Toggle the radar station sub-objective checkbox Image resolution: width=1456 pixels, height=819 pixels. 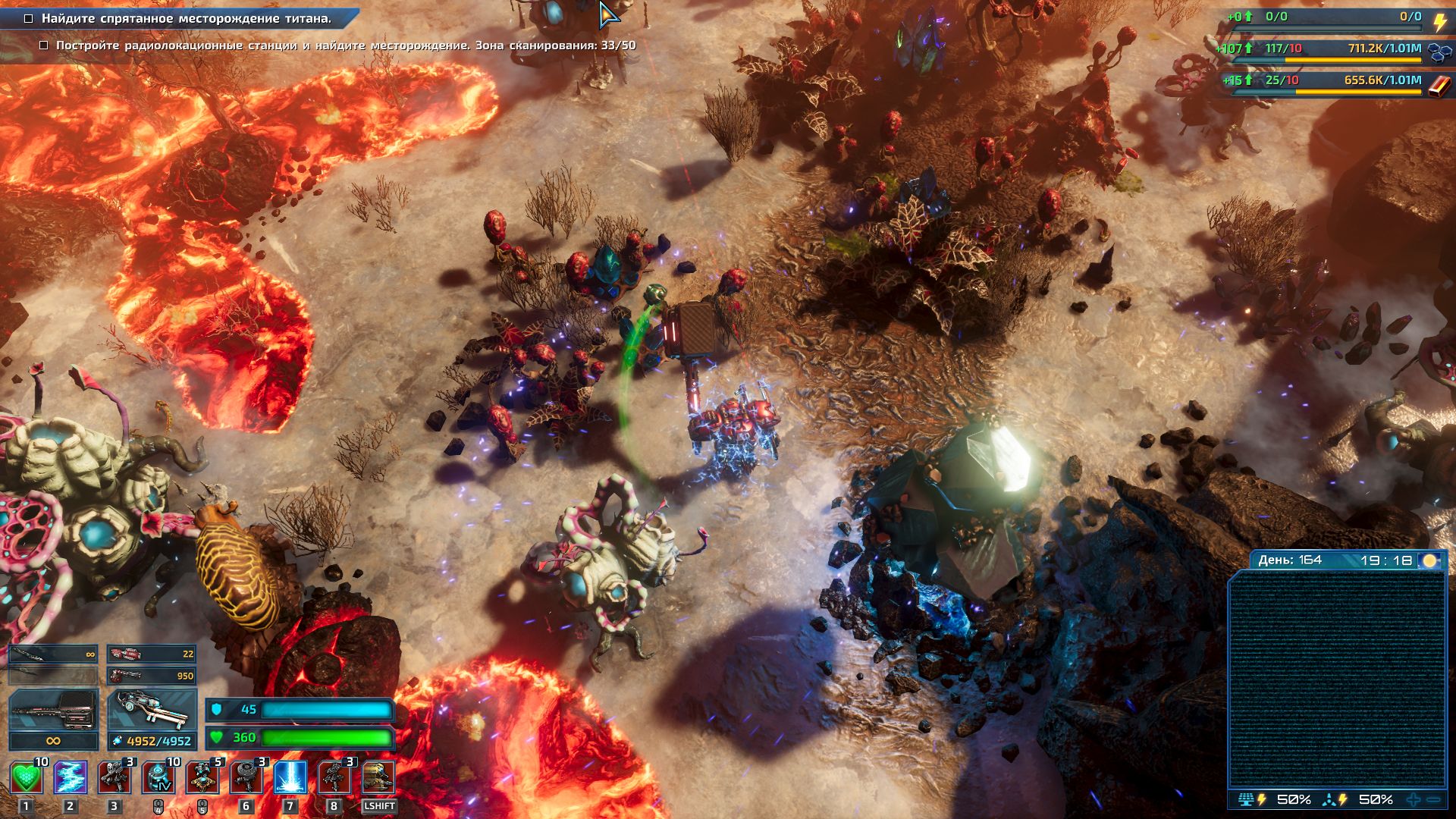44,45
